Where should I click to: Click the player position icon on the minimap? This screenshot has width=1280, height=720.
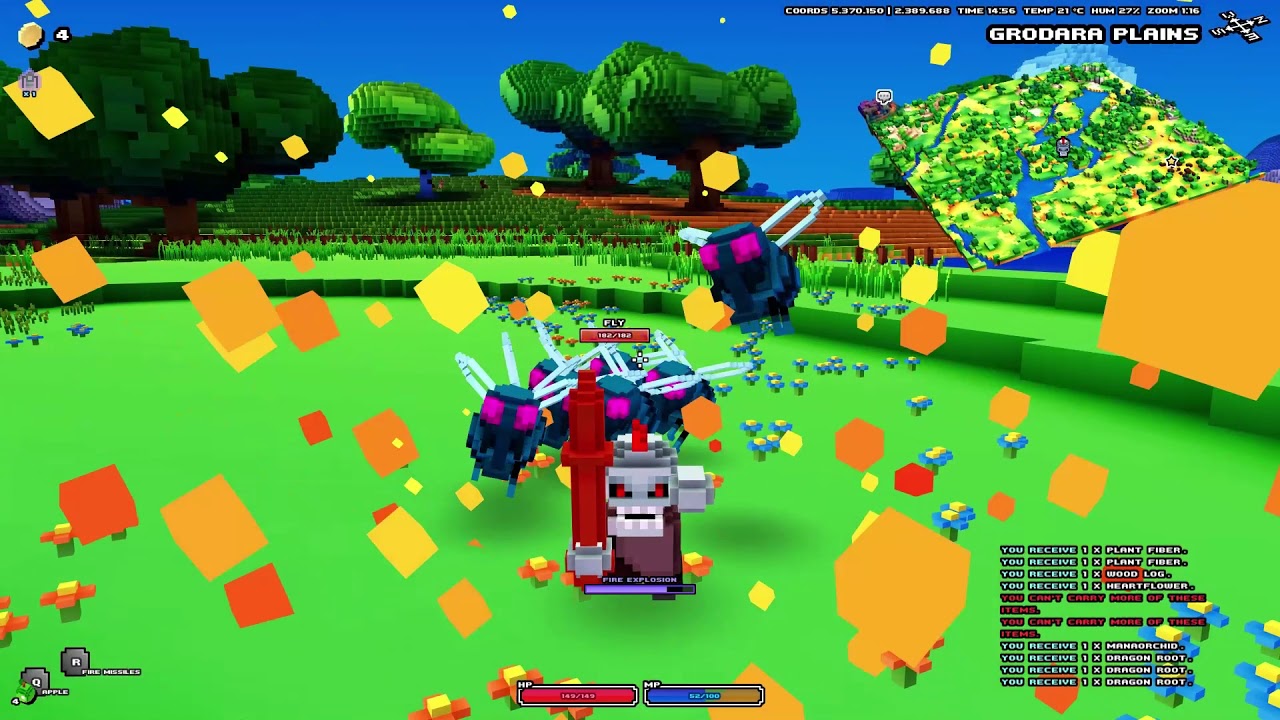(x=1063, y=147)
